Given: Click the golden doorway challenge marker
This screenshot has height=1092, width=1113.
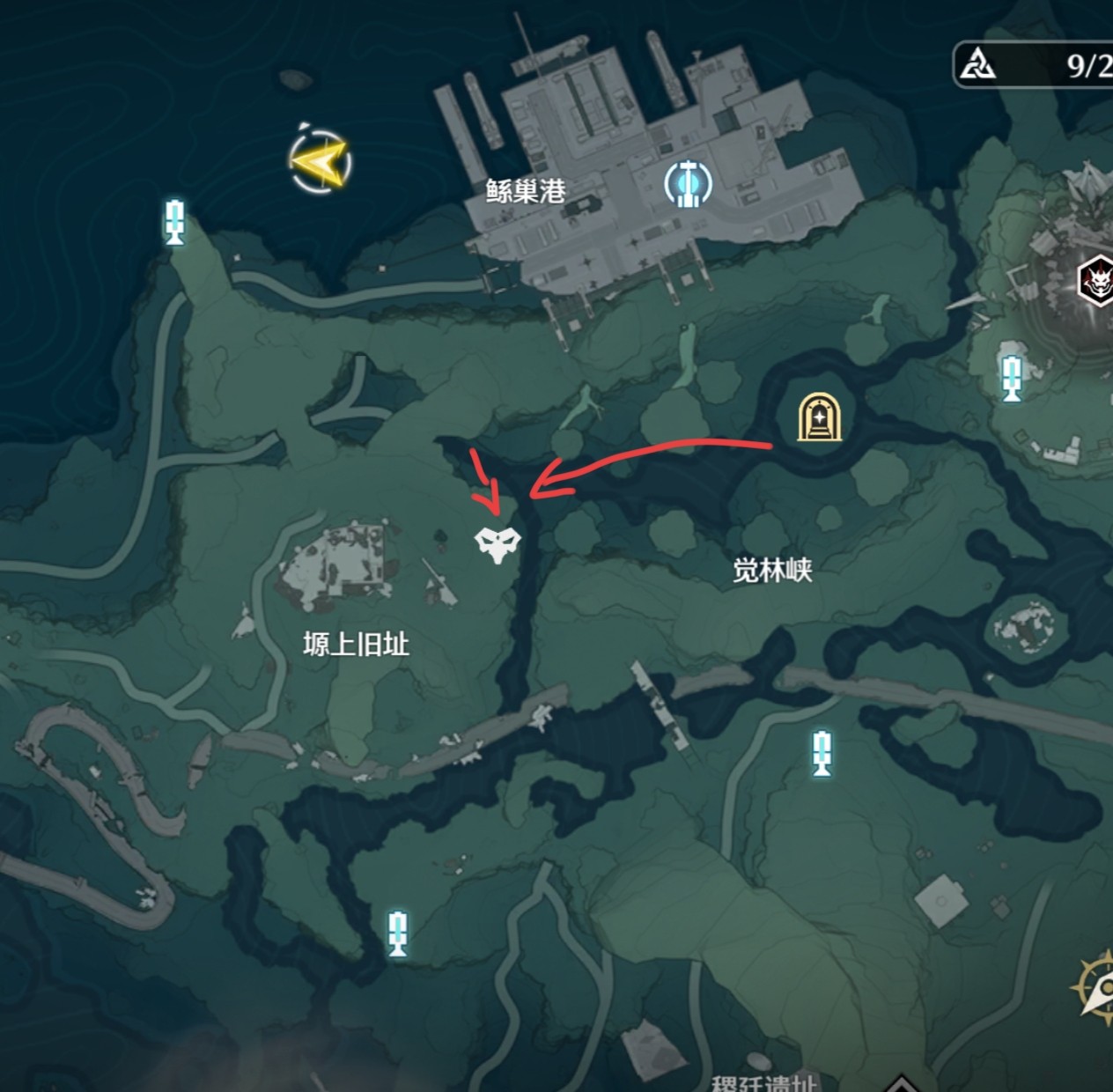Looking at the screenshot, I should (x=819, y=417).
